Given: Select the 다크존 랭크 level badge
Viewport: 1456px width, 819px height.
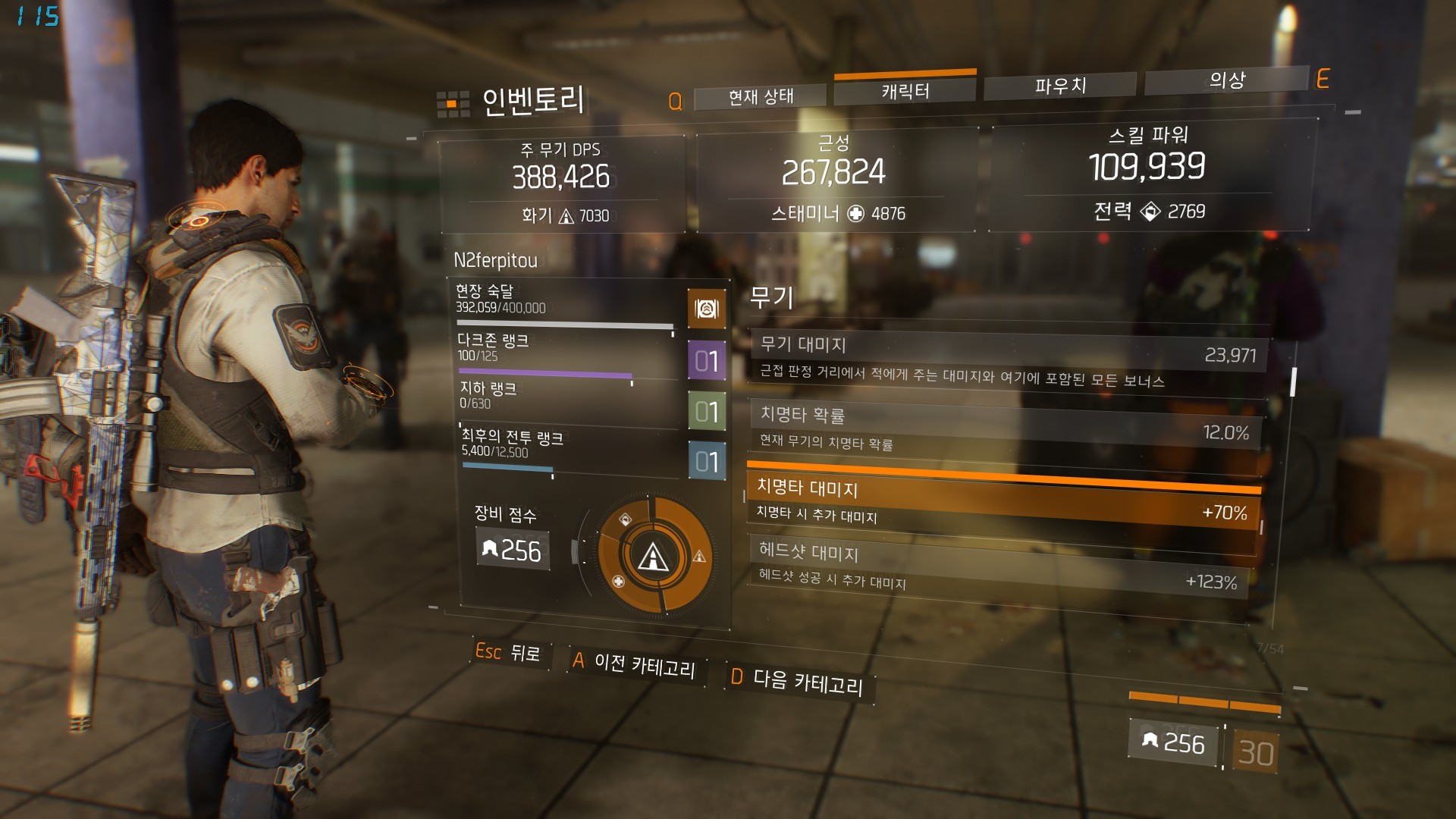Looking at the screenshot, I should 707,360.
